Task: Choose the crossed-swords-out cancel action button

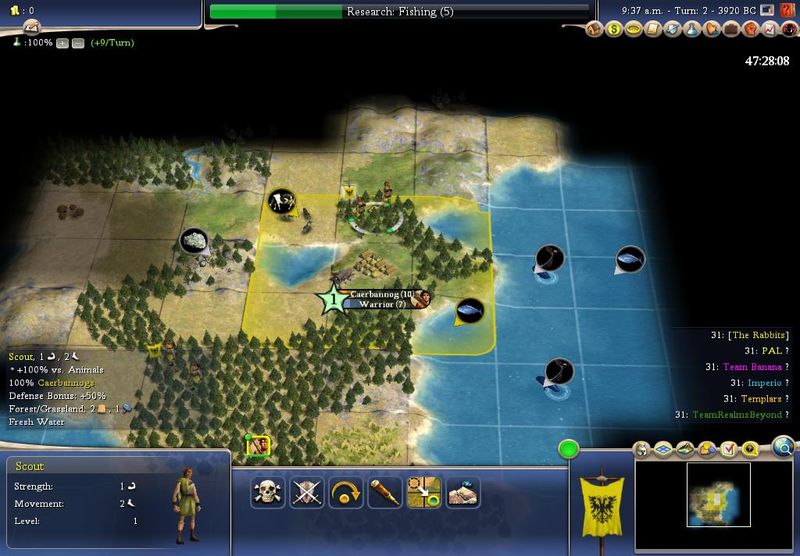Action: (304, 492)
